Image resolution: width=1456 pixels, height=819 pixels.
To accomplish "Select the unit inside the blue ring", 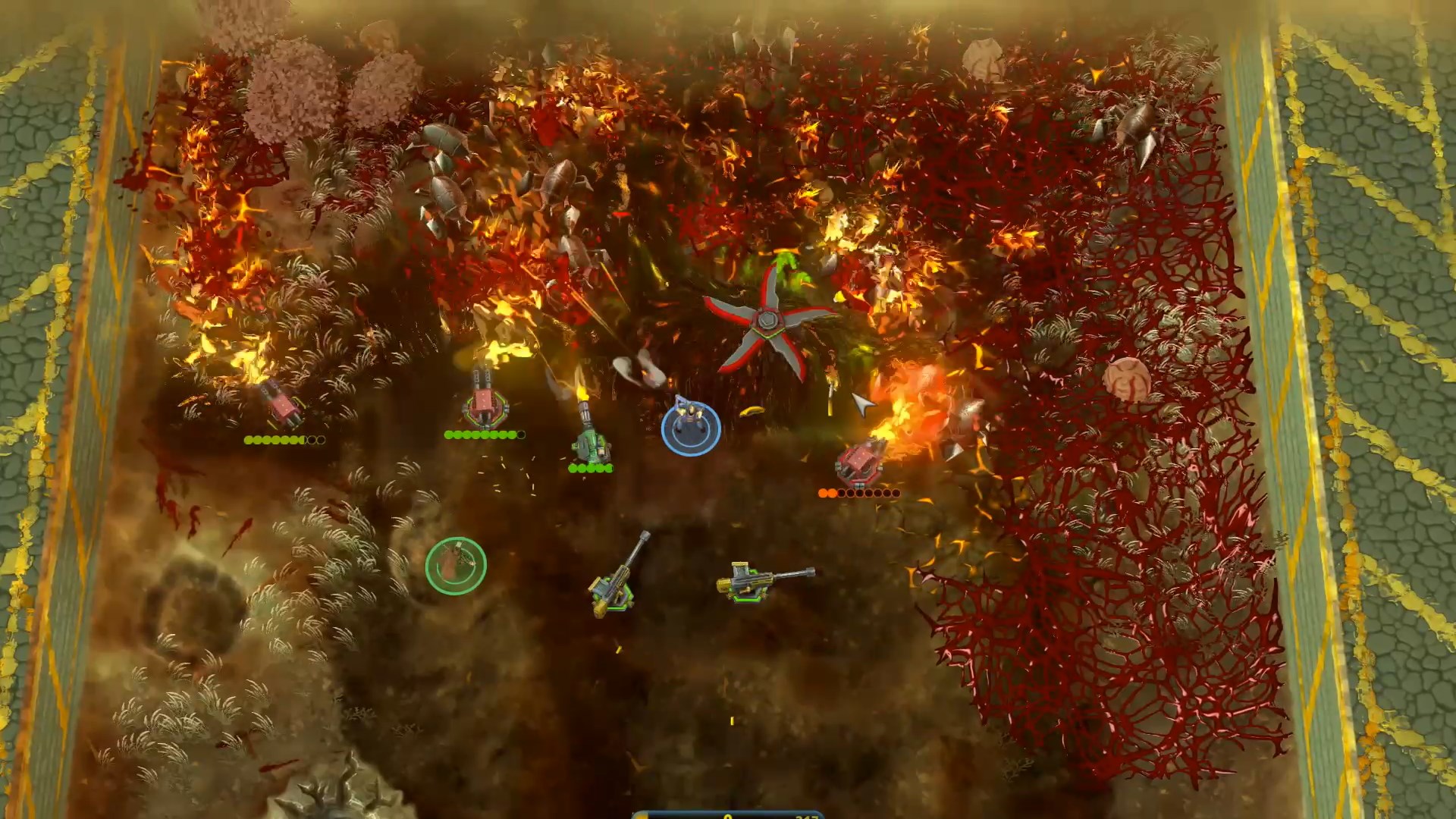I will point(690,427).
